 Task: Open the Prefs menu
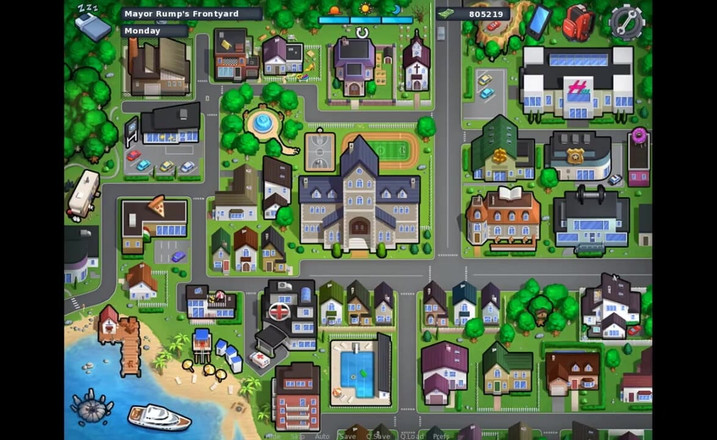click(440, 436)
